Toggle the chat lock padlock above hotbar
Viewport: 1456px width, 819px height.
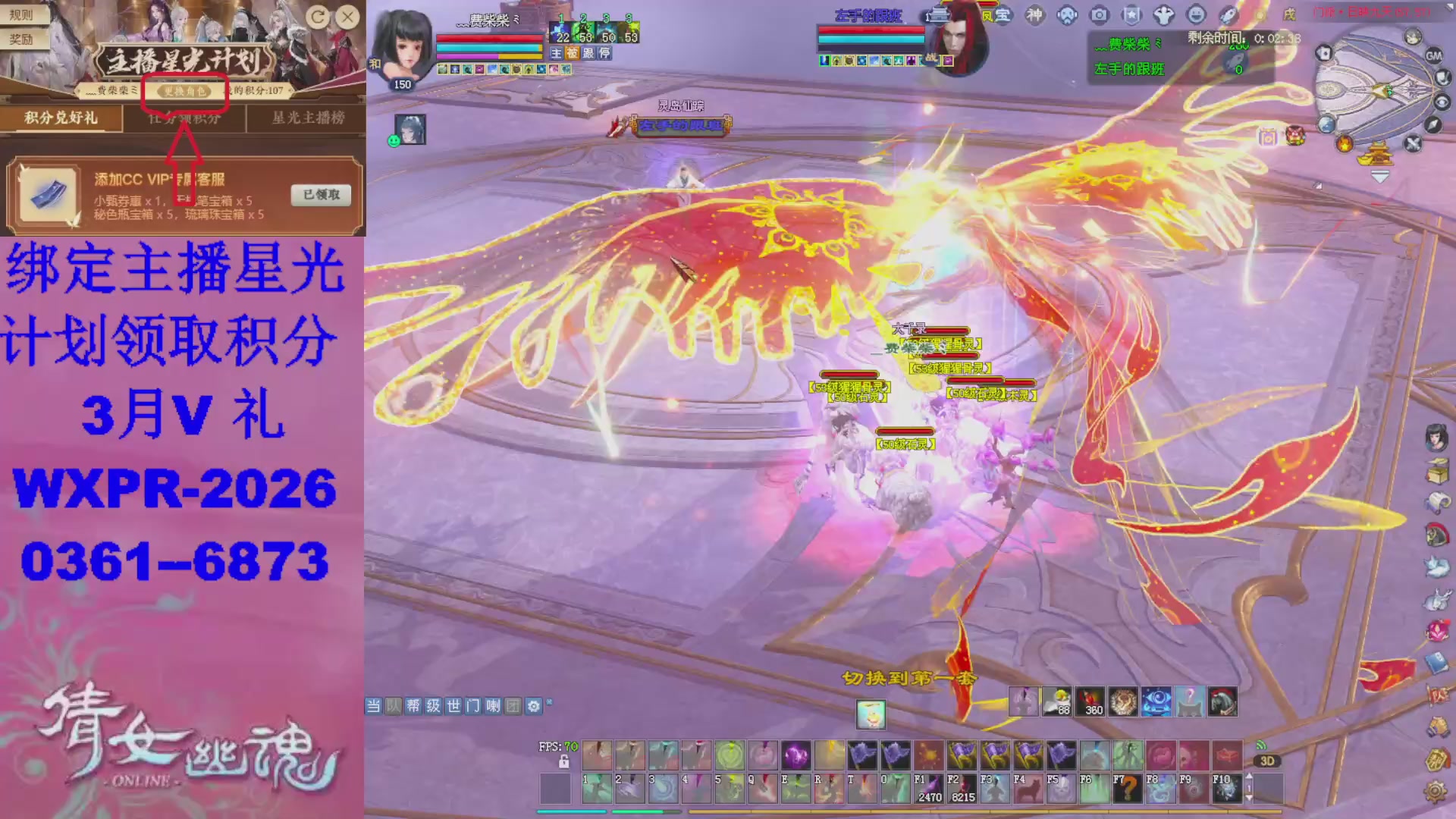[x=565, y=763]
